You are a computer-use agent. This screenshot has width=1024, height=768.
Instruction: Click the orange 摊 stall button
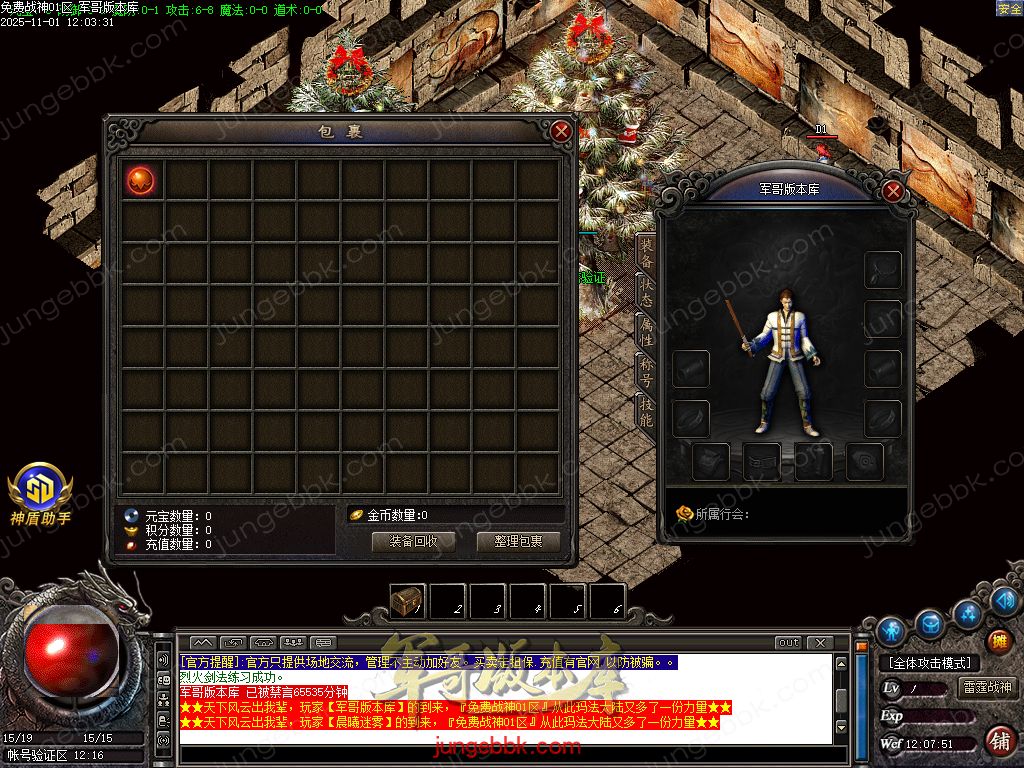point(998,641)
